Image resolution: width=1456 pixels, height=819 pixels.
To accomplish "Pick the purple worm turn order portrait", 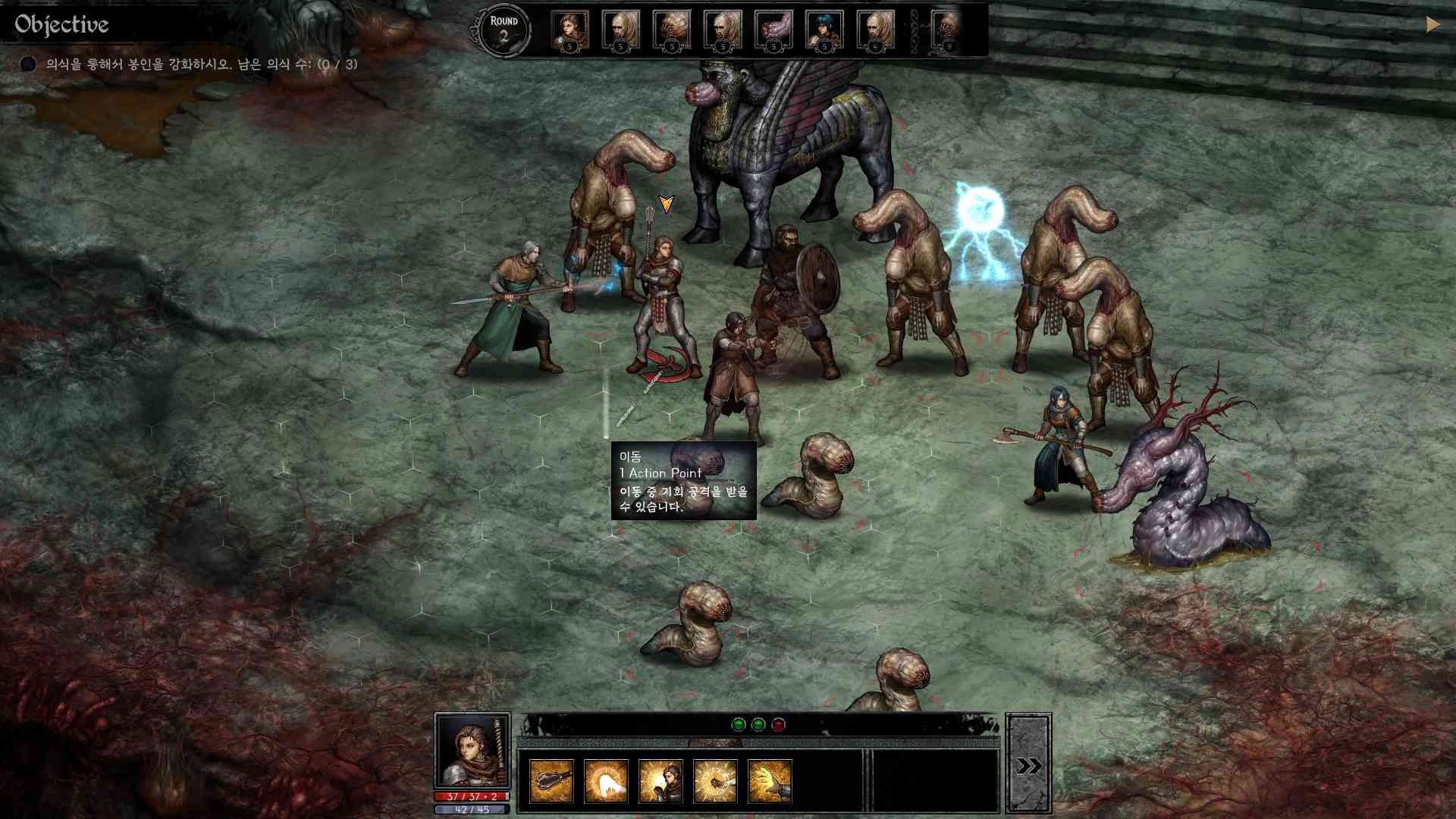I will [773, 30].
